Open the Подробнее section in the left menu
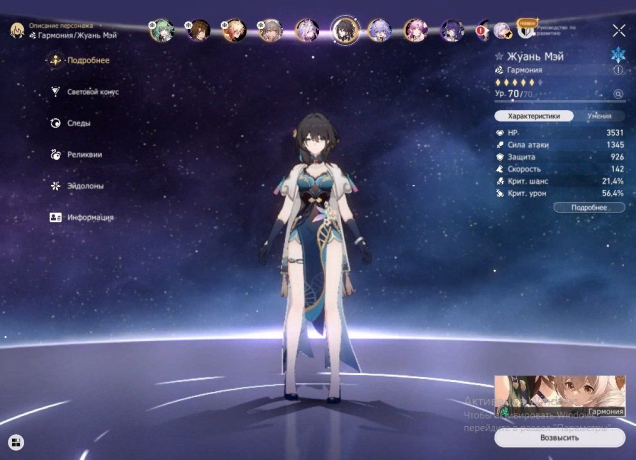This screenshot has height=460, width=636. [85, 60]
